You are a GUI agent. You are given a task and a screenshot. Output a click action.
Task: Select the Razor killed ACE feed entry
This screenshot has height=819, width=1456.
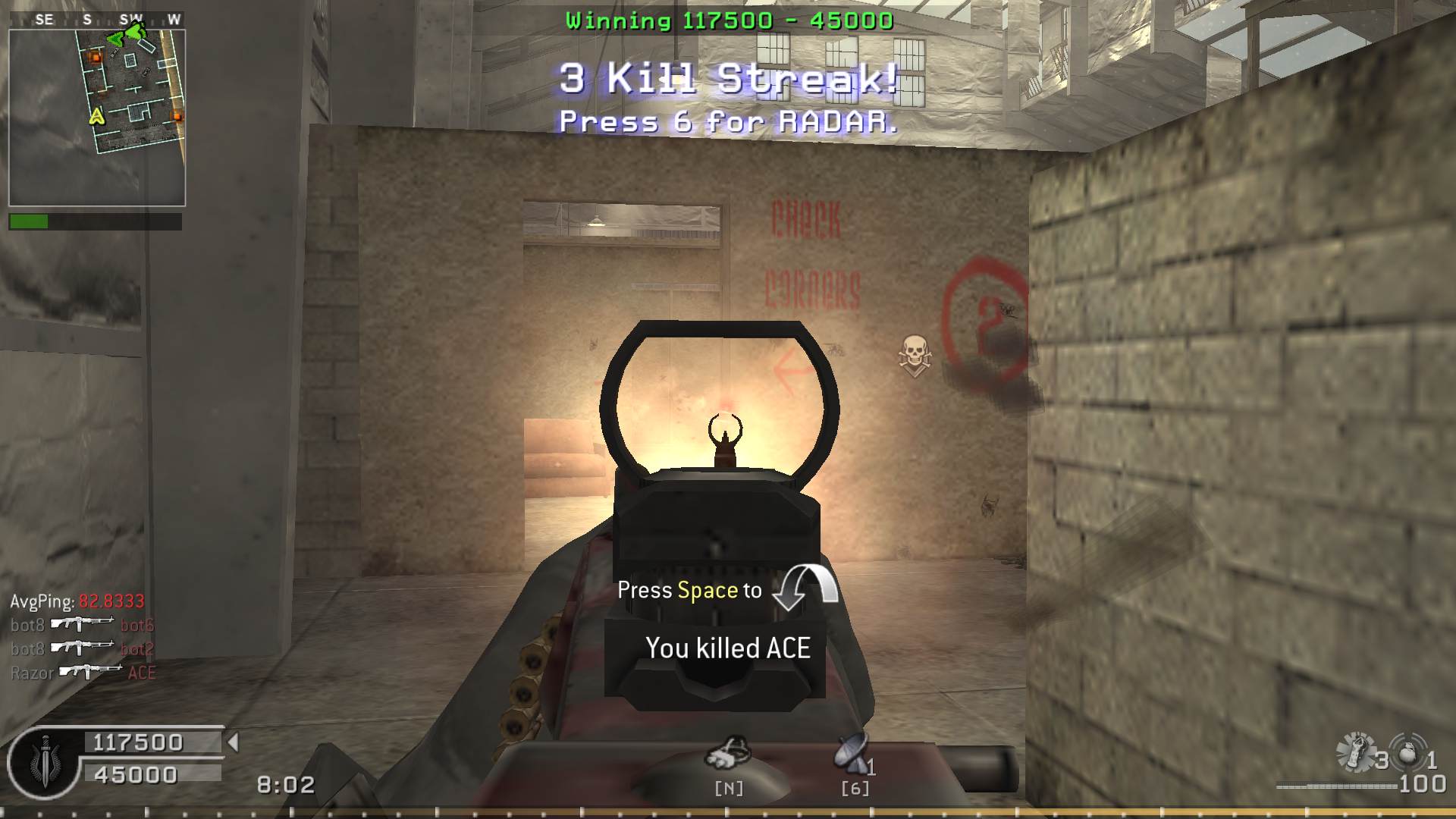click(x=83, y=673)
